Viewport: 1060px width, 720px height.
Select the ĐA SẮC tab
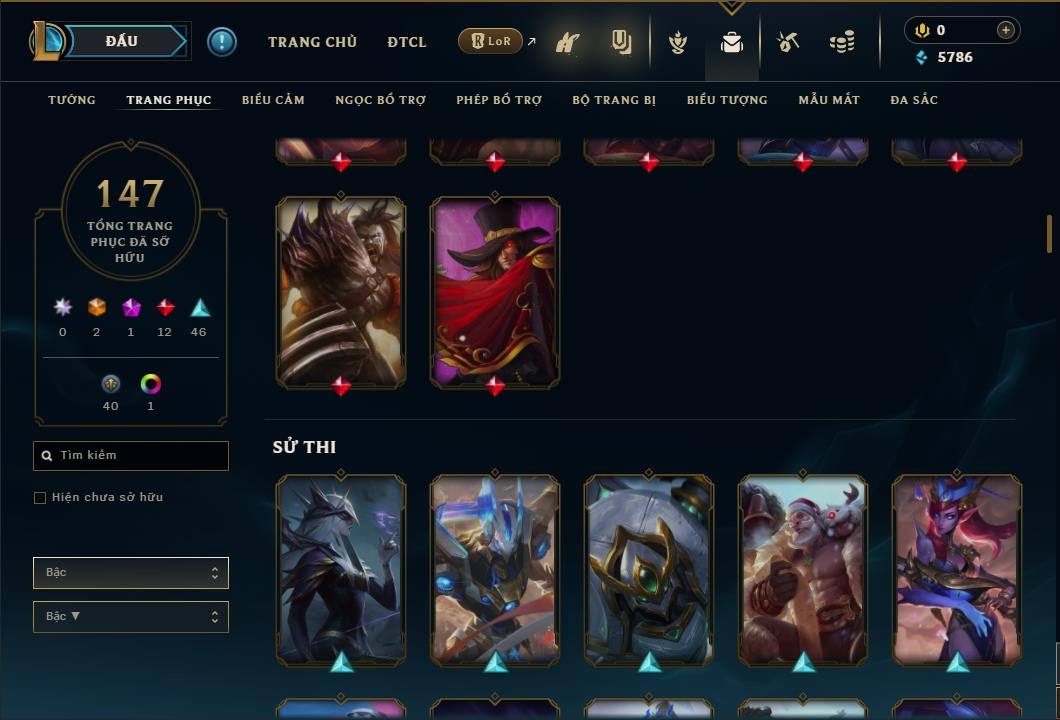[x=914, y=100]
